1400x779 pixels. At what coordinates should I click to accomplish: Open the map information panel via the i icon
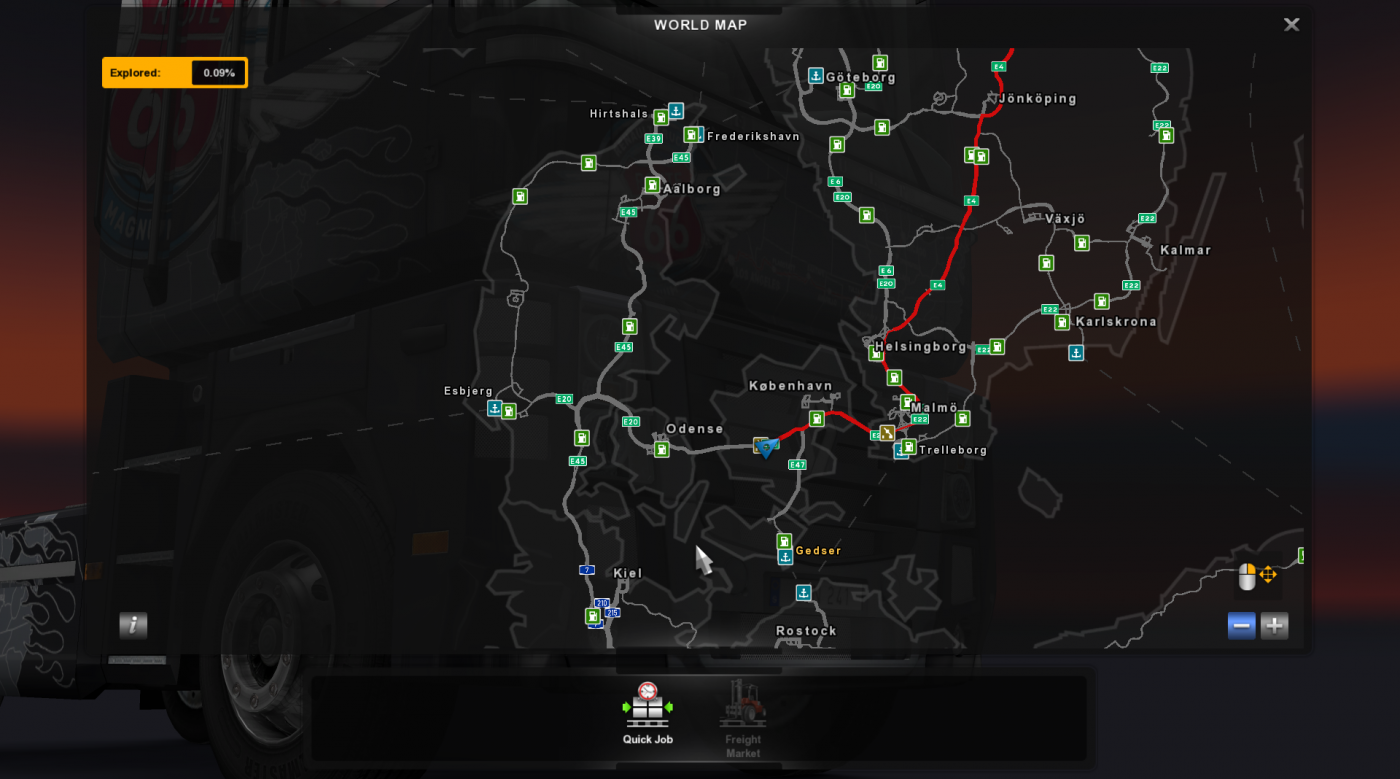[133, 626]
